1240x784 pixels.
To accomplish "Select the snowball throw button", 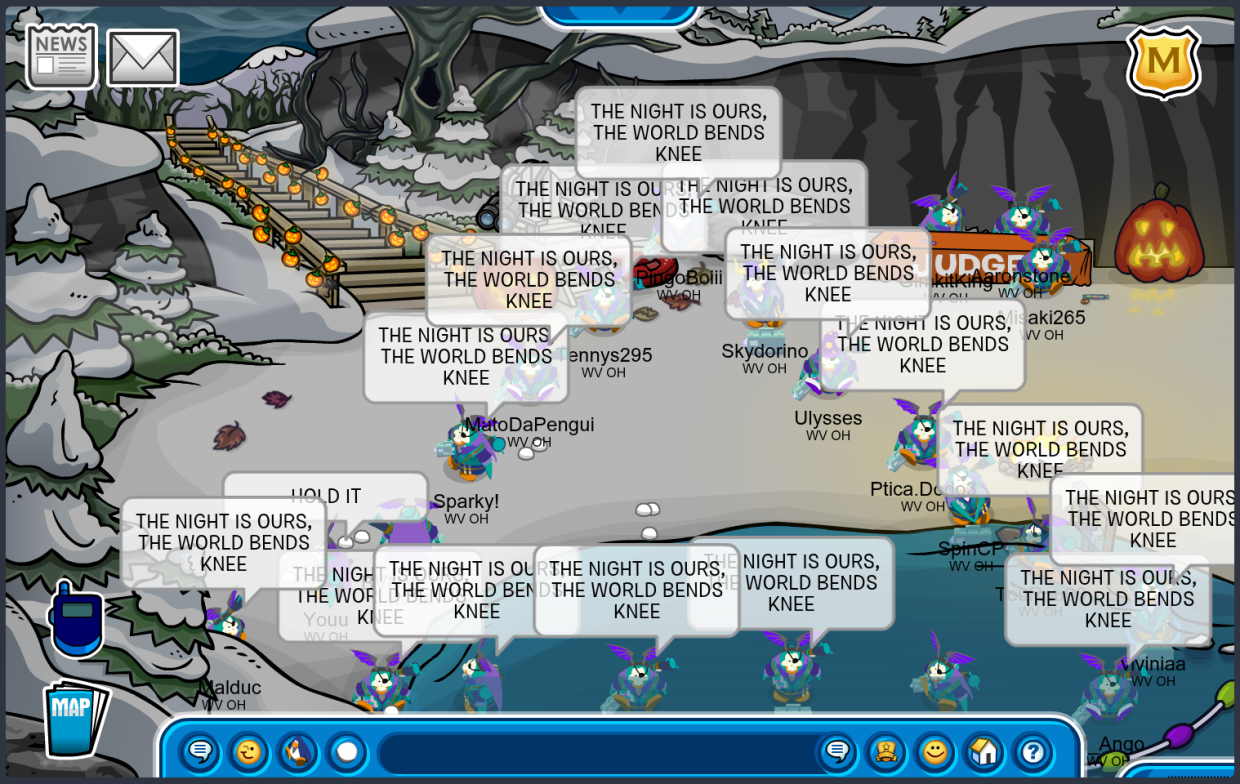I will click(x=346, y=751).
